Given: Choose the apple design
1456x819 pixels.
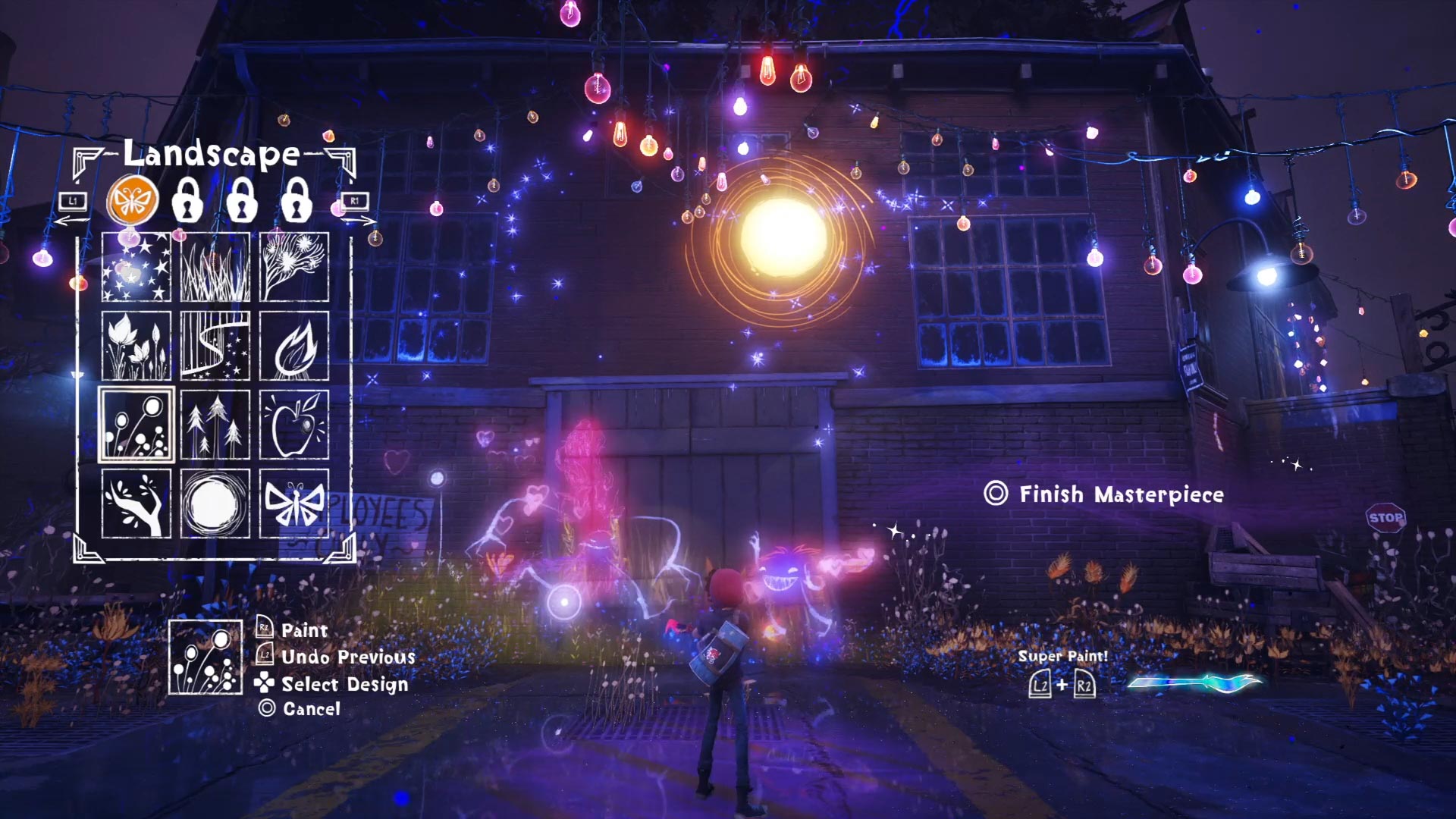Looking at the screenshot, I should (x=294, y=425).
